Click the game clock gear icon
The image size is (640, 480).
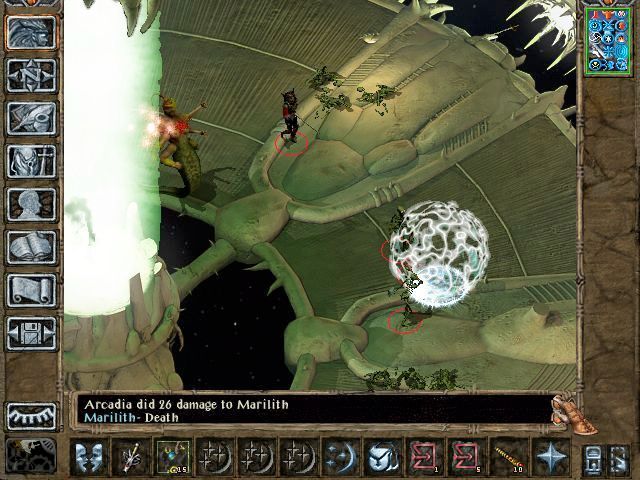click(x=31, y=455)
